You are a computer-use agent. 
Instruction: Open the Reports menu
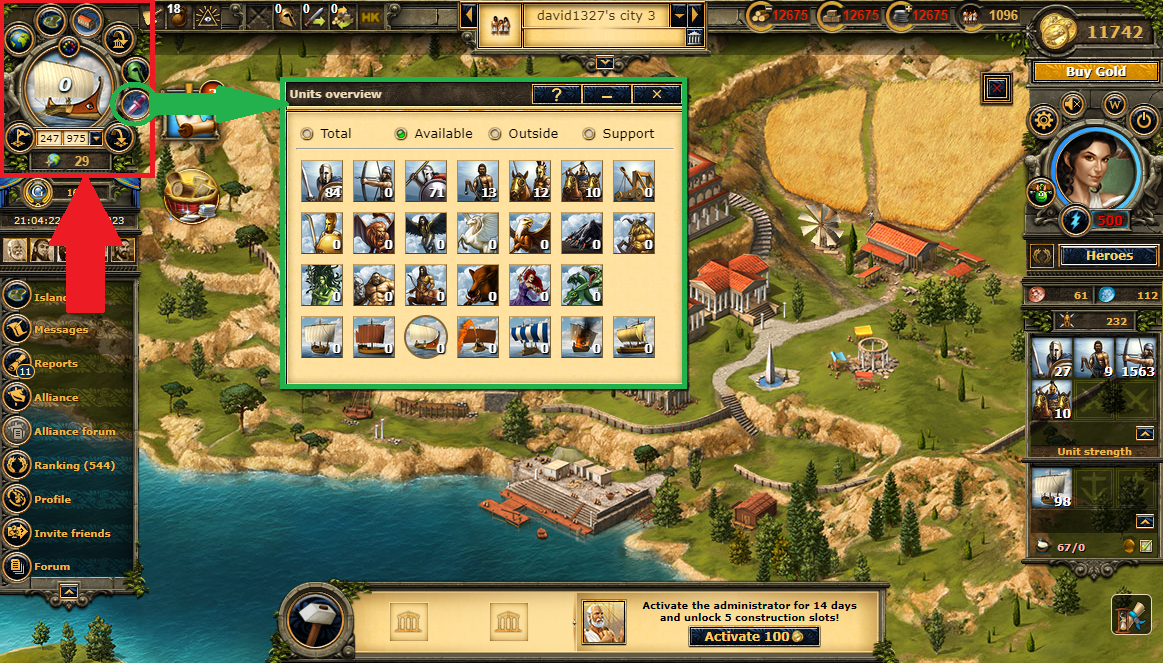pyautogui.click(x=55, y=364)
